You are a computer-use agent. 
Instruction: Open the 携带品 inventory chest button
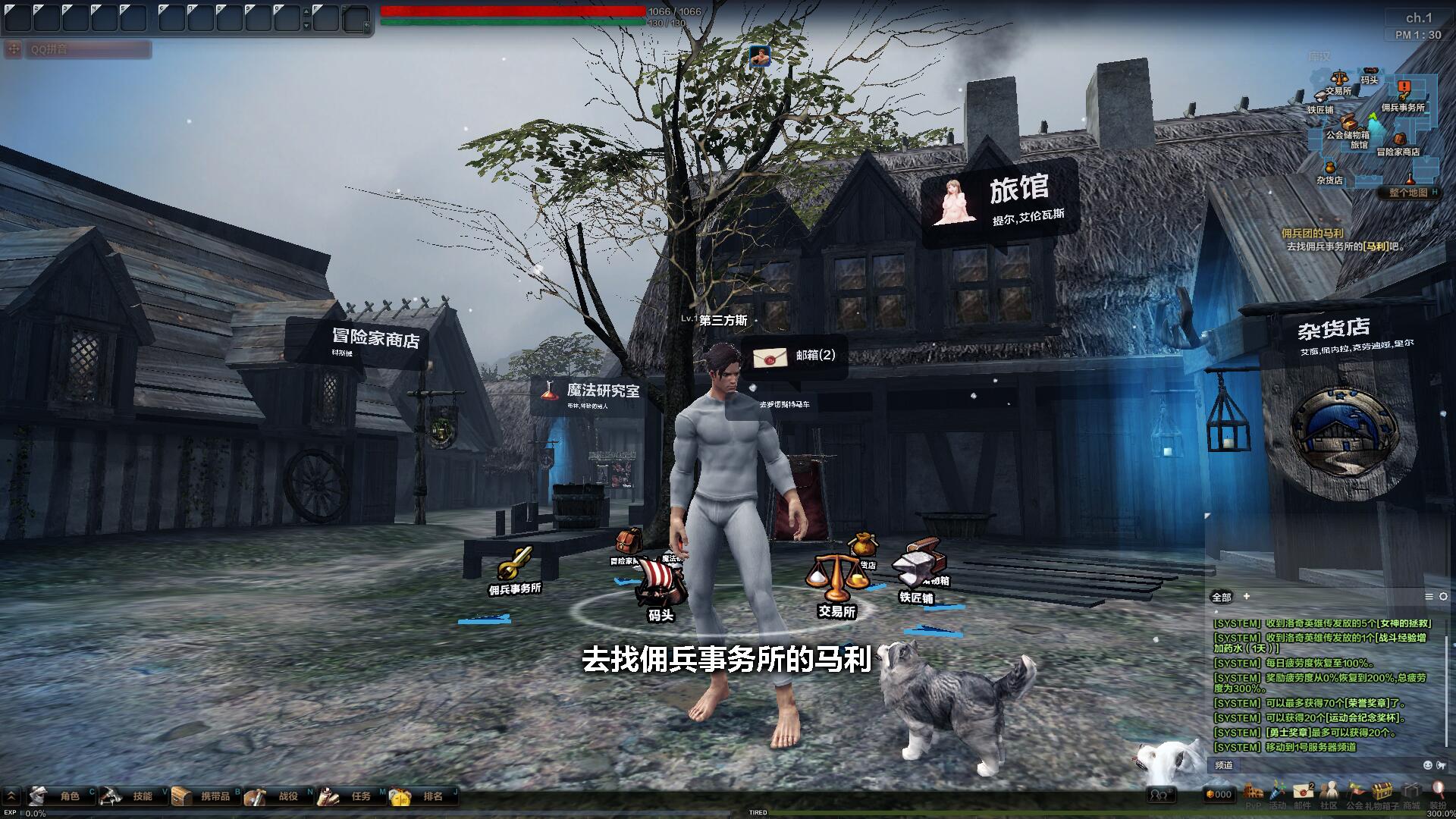tap(205, 795)
